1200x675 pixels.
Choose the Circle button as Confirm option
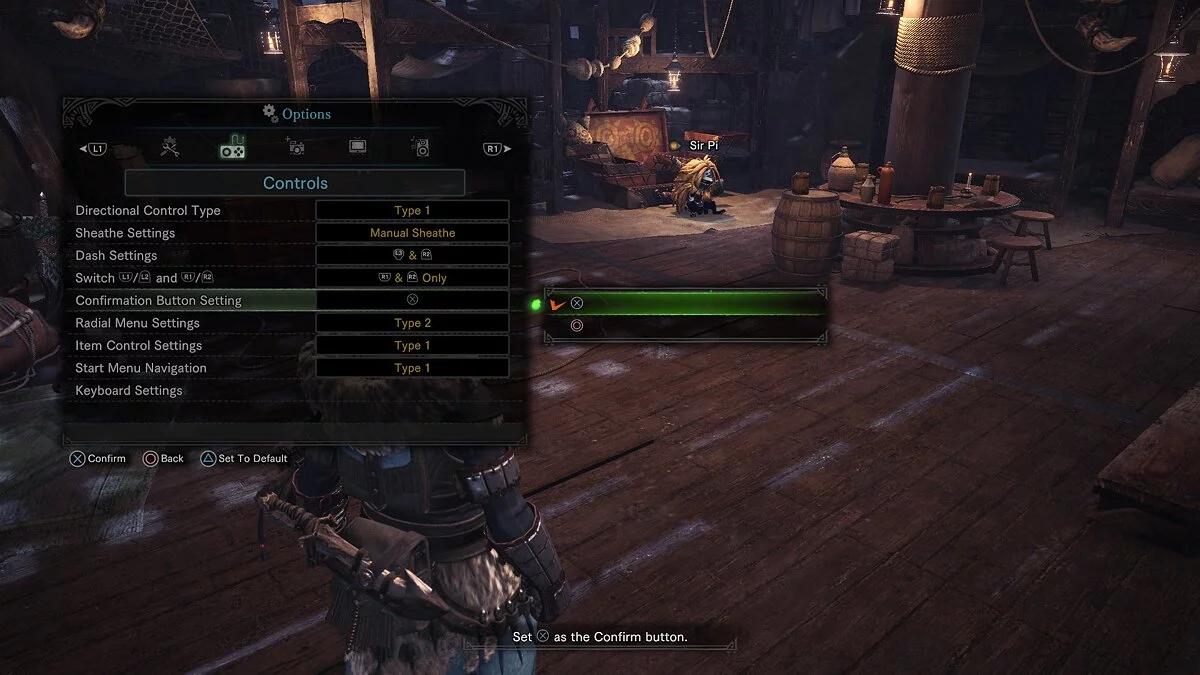pos(686,326)
